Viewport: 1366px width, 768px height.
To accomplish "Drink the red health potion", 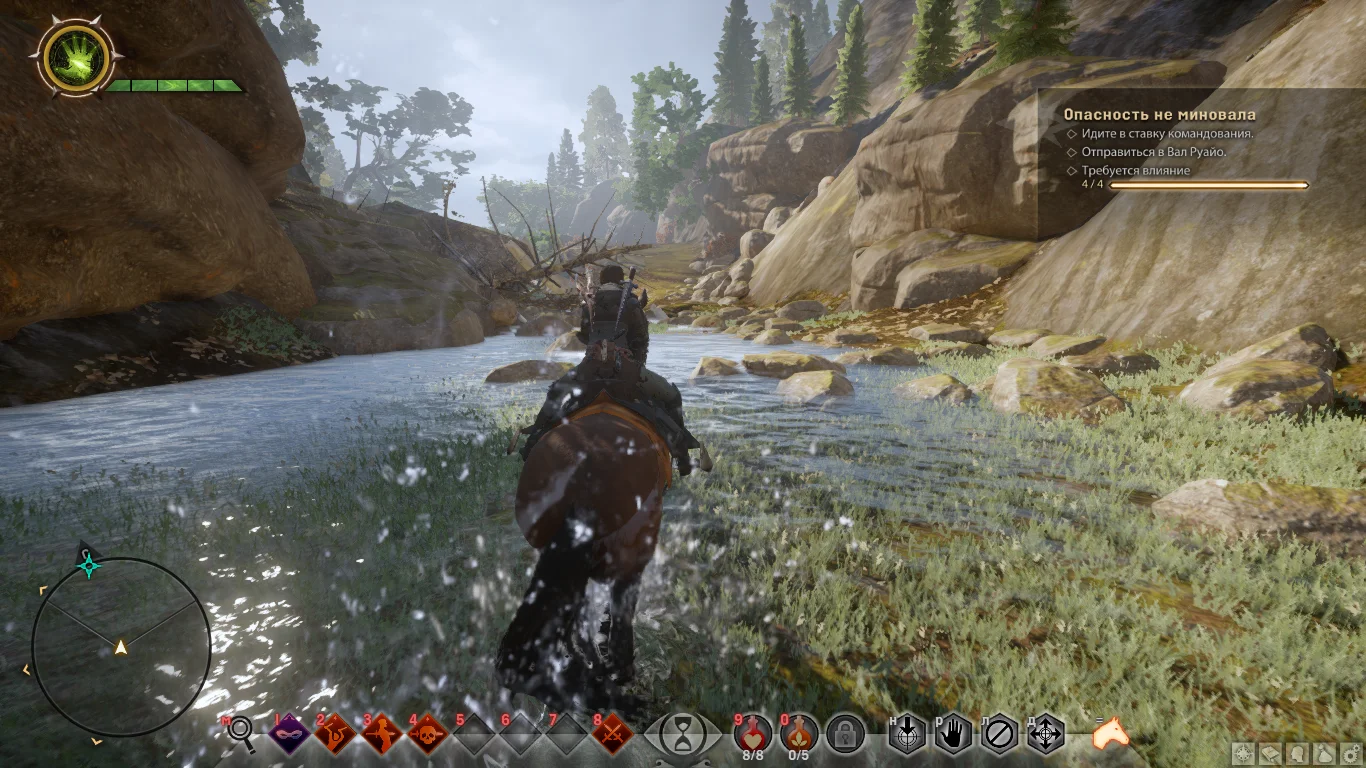I will pyautogui.click(x=752, y=733).
